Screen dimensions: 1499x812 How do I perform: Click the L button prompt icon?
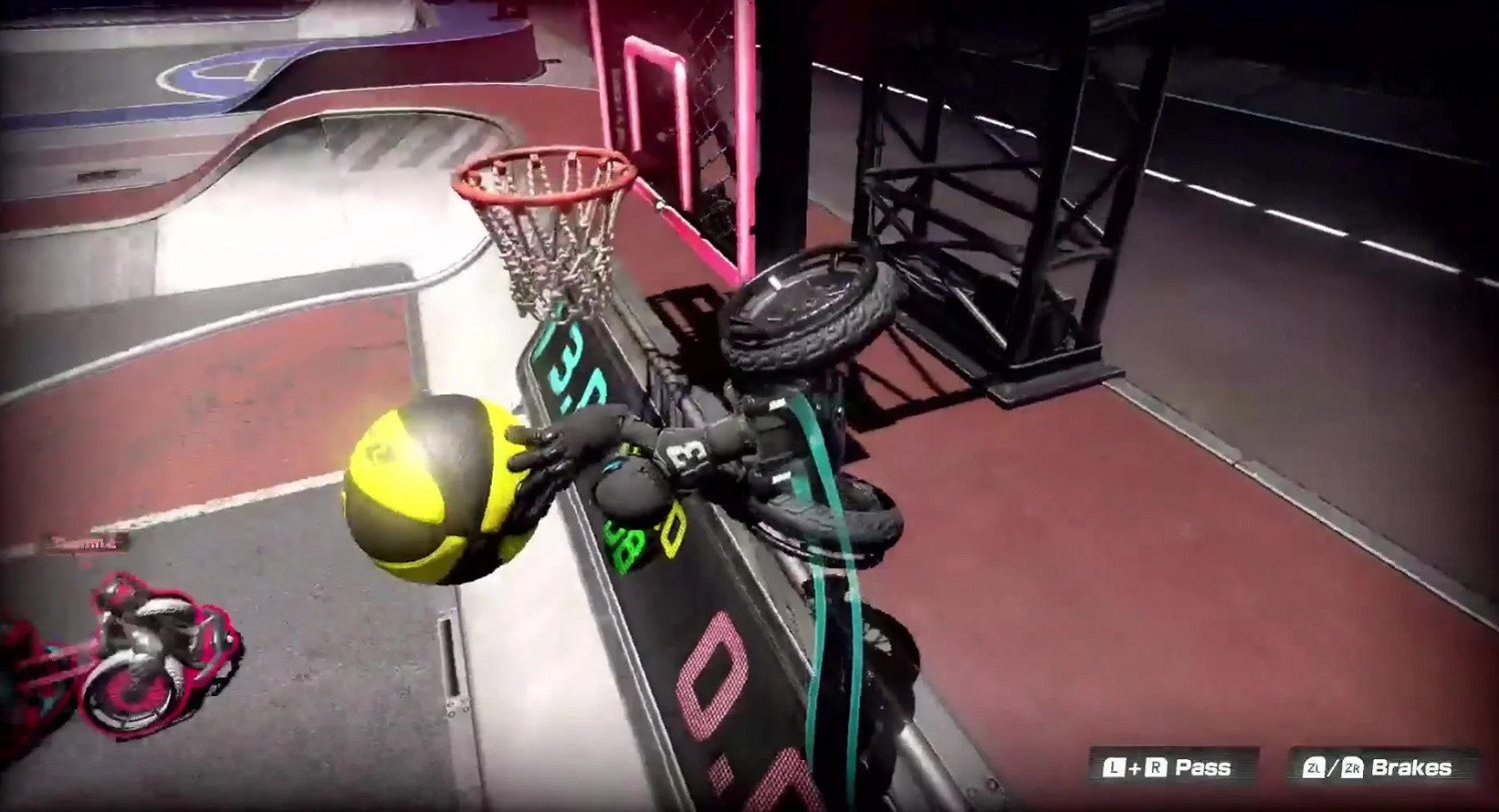pos(1113,767)
